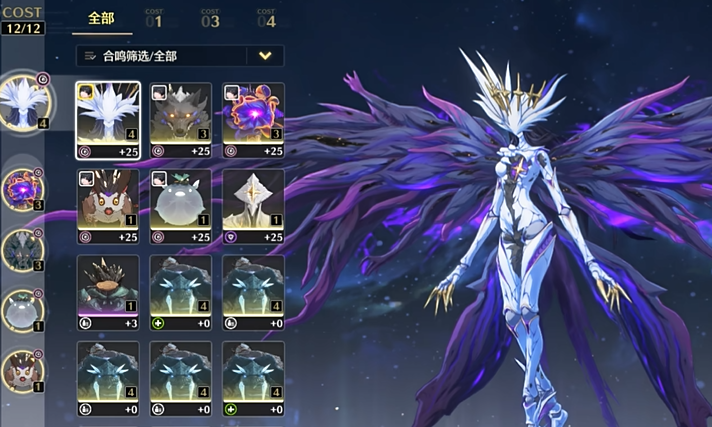The height and width of the screenshot is (427, 712).
Task: Open the equipped brown critter echo slot
Action: [22, 370]
